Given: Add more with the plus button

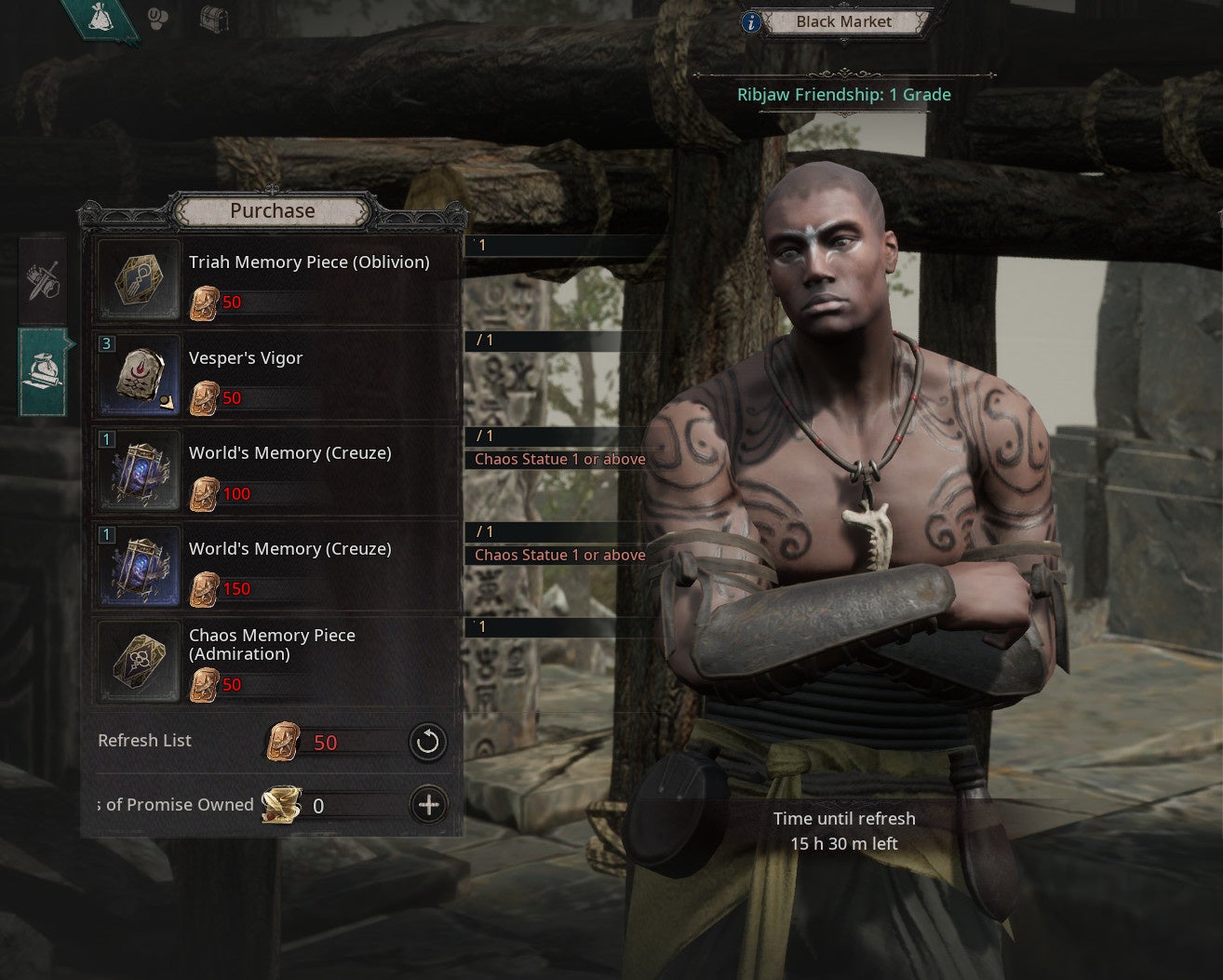Looking at the screenshot, I should pyautogui.click(x=428, y=805).
